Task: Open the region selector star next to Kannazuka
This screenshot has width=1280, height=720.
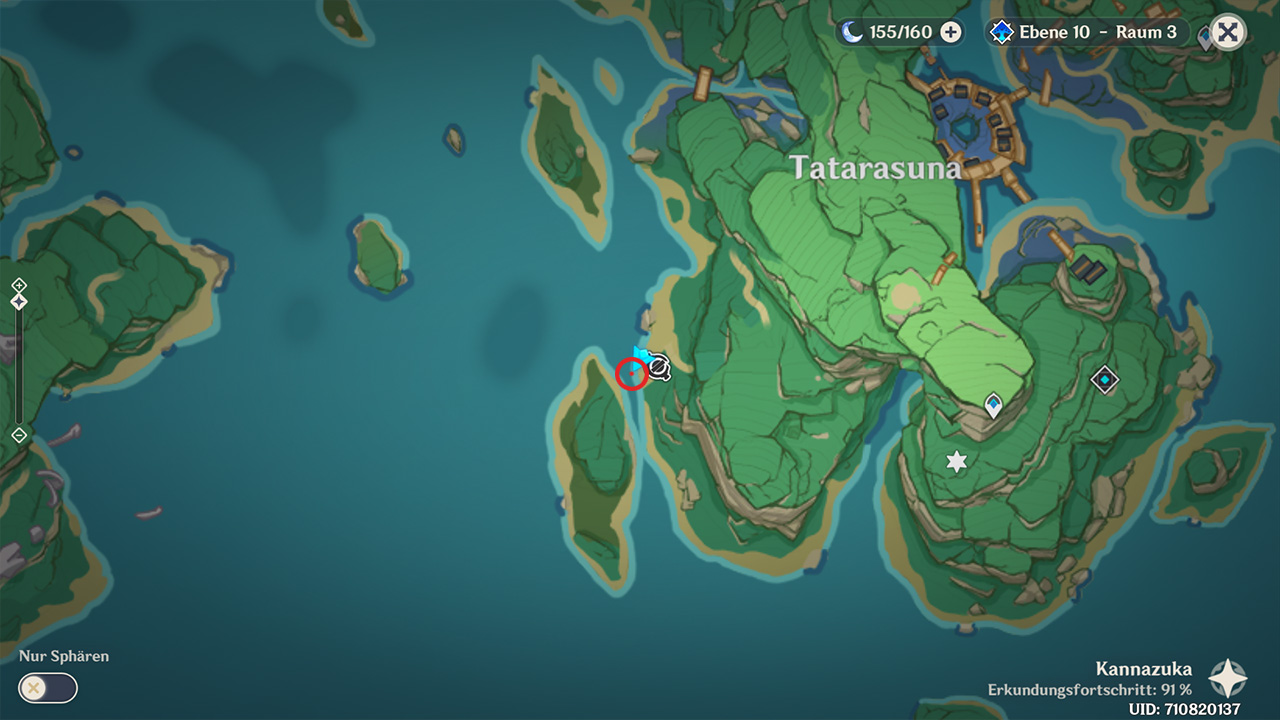Action: 1227,678
